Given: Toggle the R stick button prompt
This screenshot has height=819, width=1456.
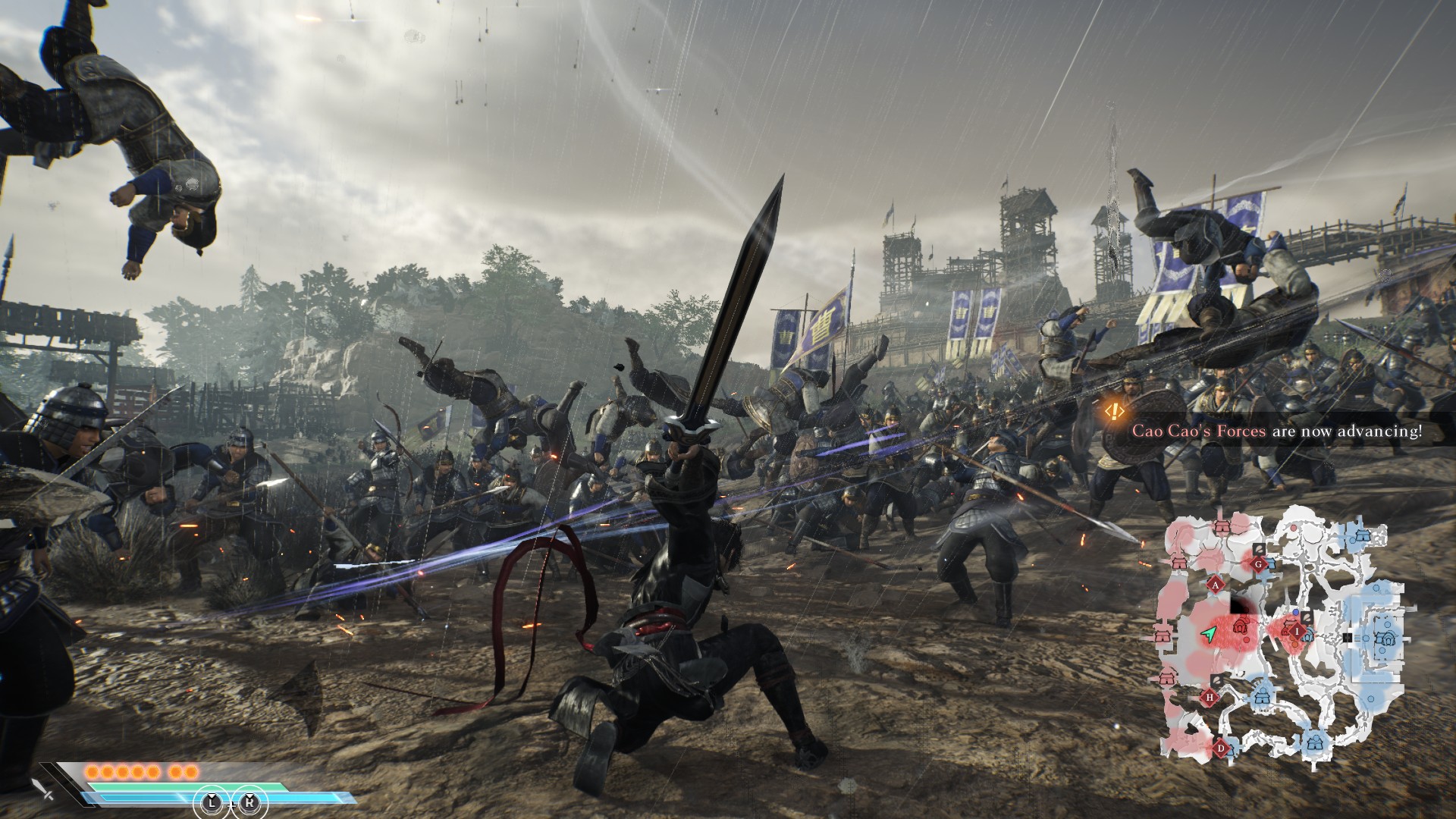Looking at the screenshot, I should (250, 803).
